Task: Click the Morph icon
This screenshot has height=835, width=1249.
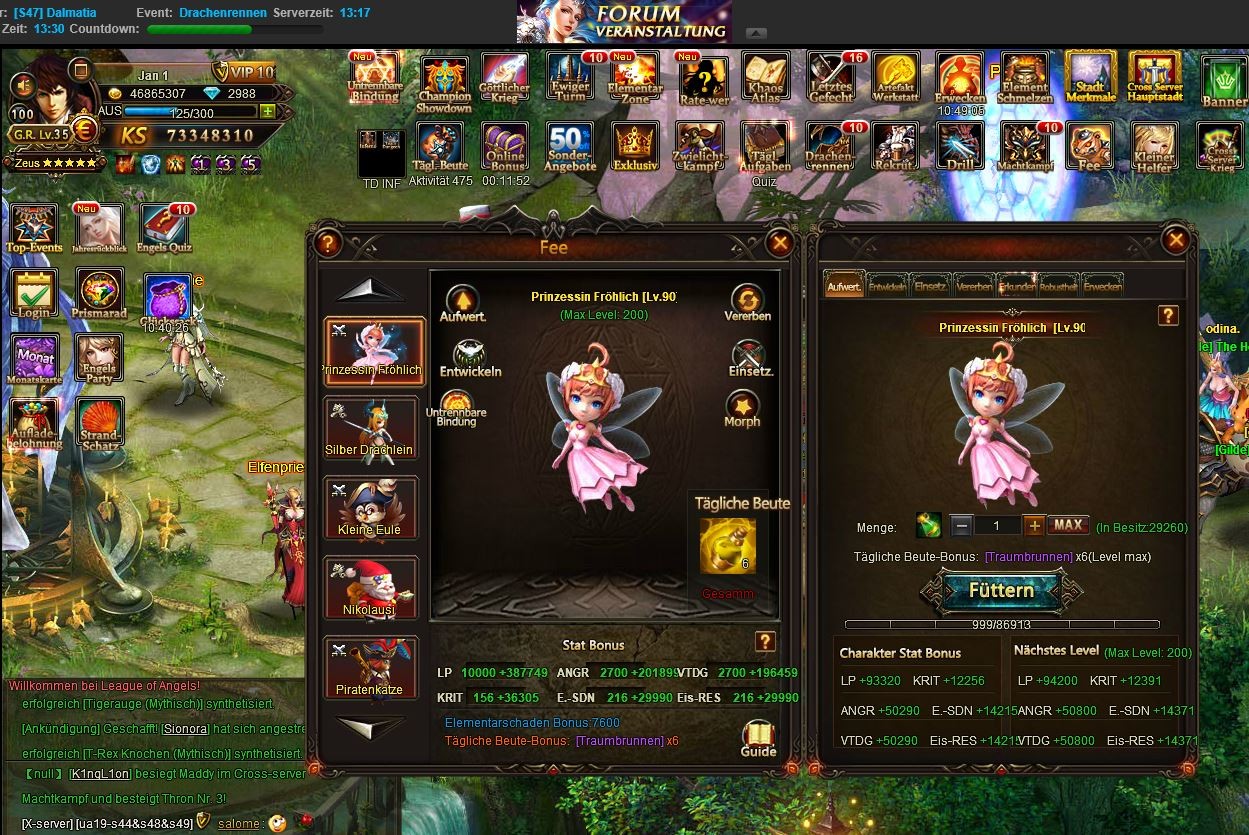Action: click(x=742, y=408)
